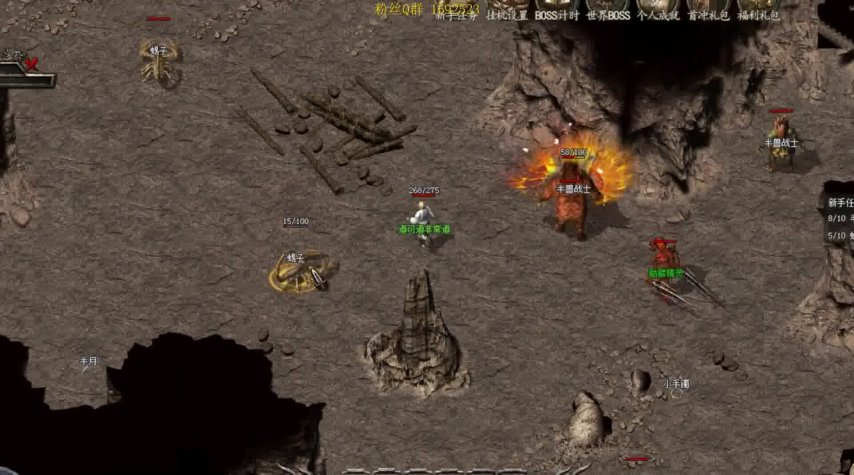Open the 福利礼包 welfare gift pack

pyautogui.click(x=759, y=15)
